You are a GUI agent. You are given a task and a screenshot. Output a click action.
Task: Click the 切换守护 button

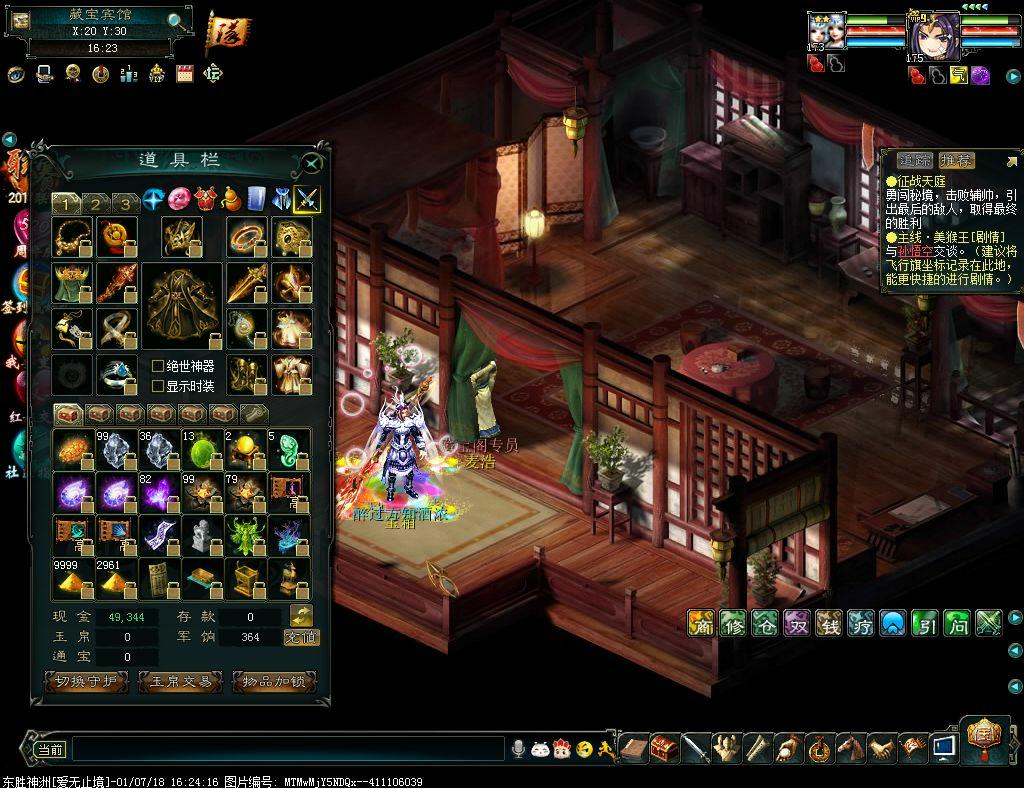(86, 682)
